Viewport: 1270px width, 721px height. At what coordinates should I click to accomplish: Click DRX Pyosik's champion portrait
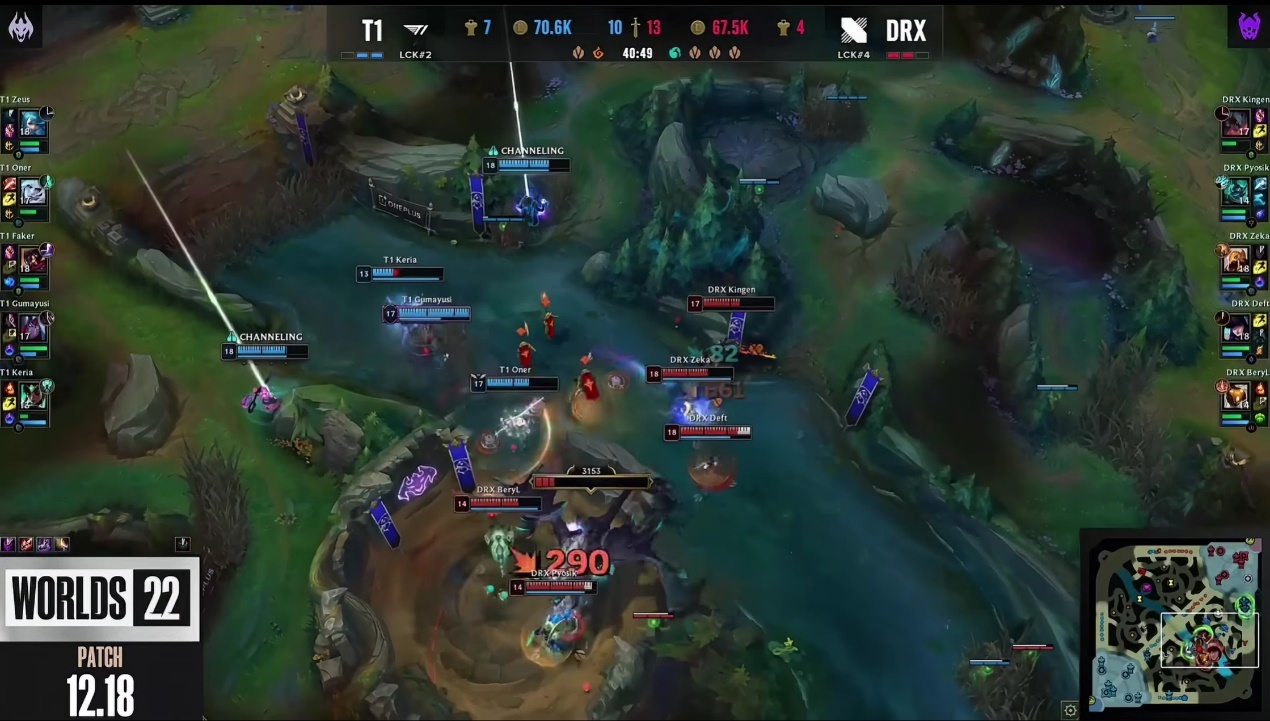(1237, 191)
